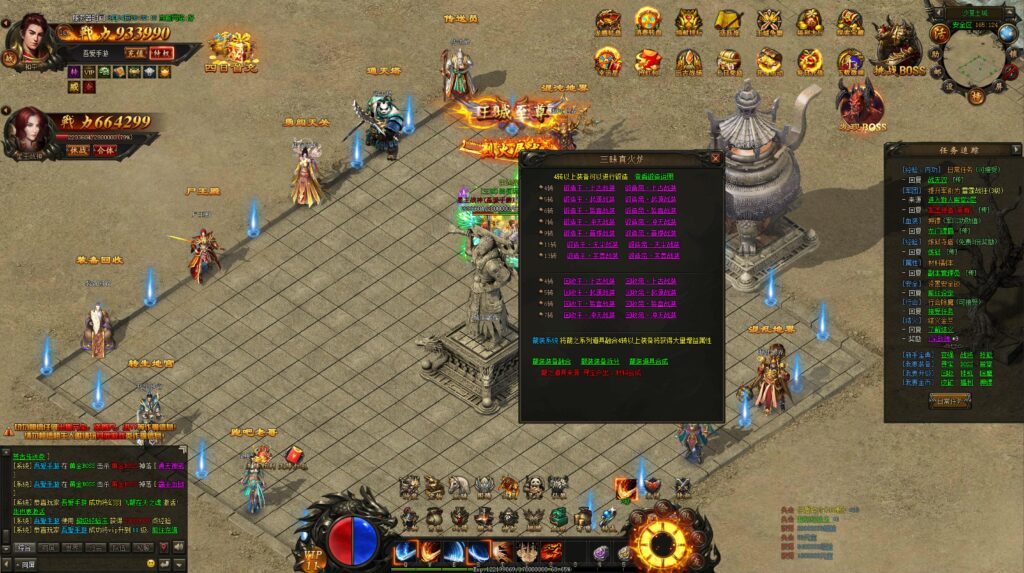1024x573 pixels.
Task: Open the panda icon in bottom menu
Action: [534, 487]
